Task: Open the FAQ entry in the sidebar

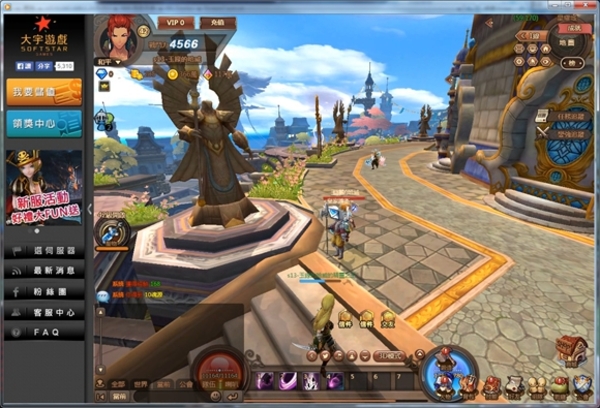Action: tap(44, 331)
